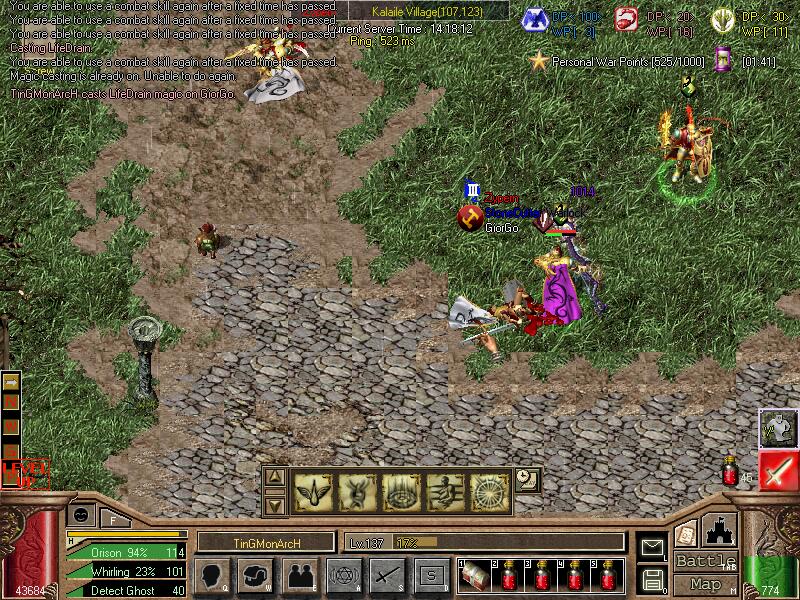
Task: Click the red sword attack icon
Action: click(x=778, y=471)
